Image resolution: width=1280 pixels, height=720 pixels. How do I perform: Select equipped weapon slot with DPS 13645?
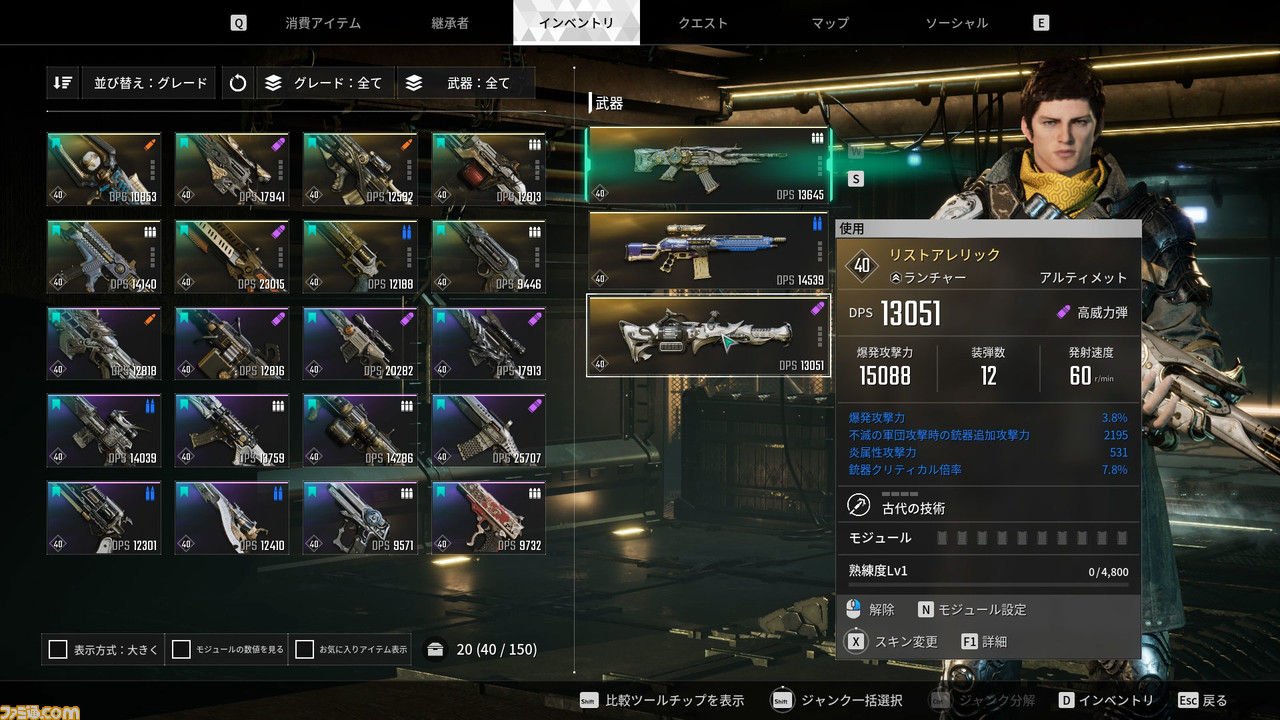pyautogui.click(x=708, y=165)
